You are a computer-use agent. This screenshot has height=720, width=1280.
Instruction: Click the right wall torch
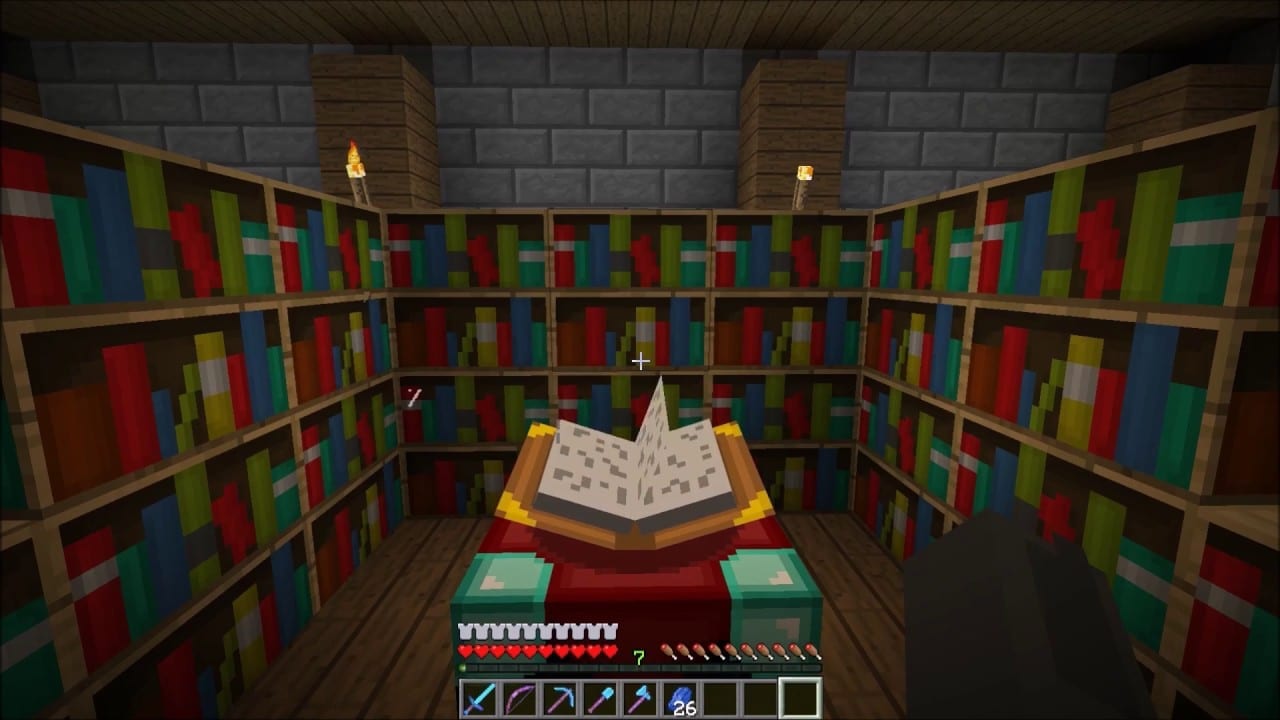[803, 180]
